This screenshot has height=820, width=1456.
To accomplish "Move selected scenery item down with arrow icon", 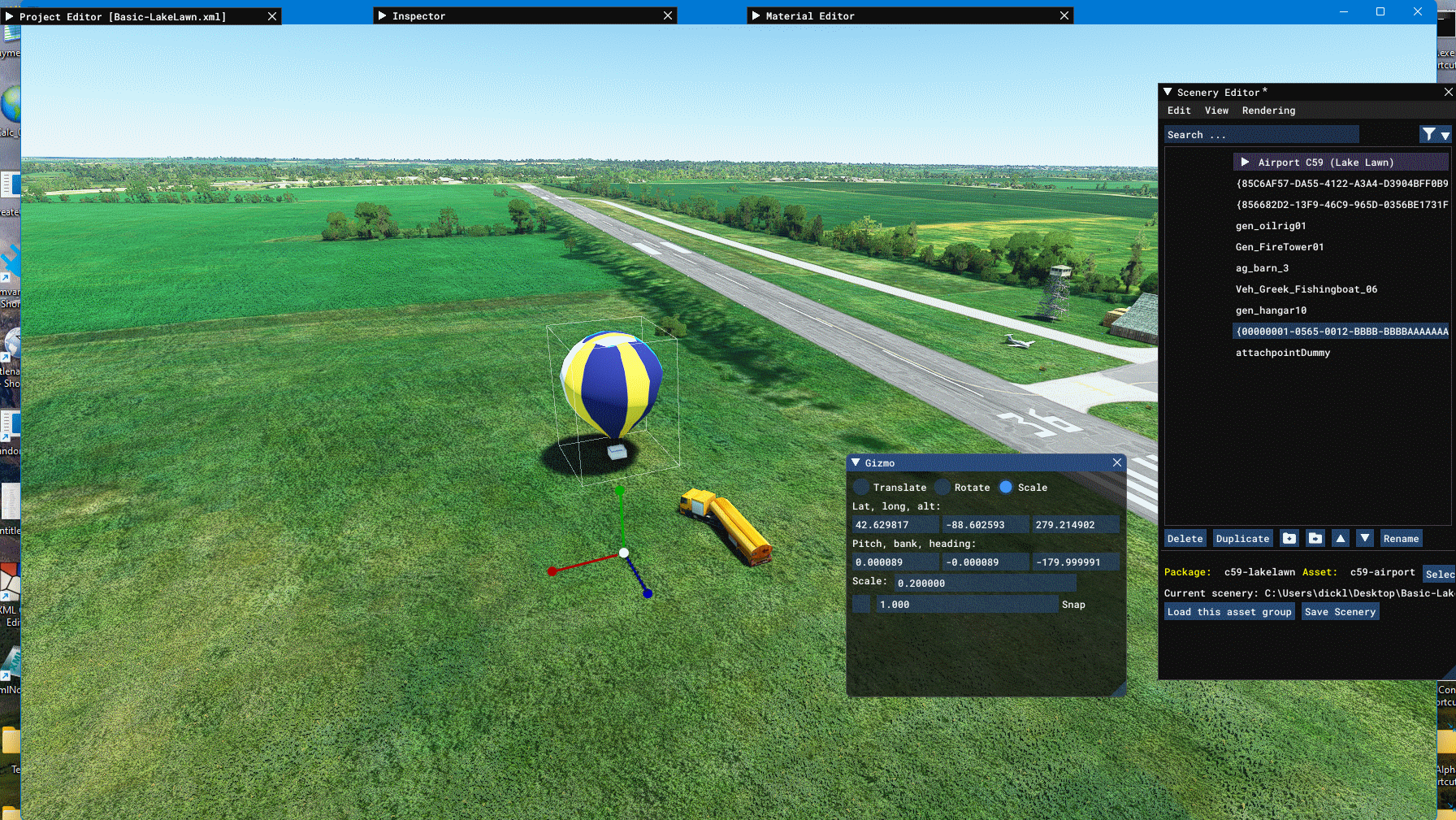I will click(x=1364, y=538).
